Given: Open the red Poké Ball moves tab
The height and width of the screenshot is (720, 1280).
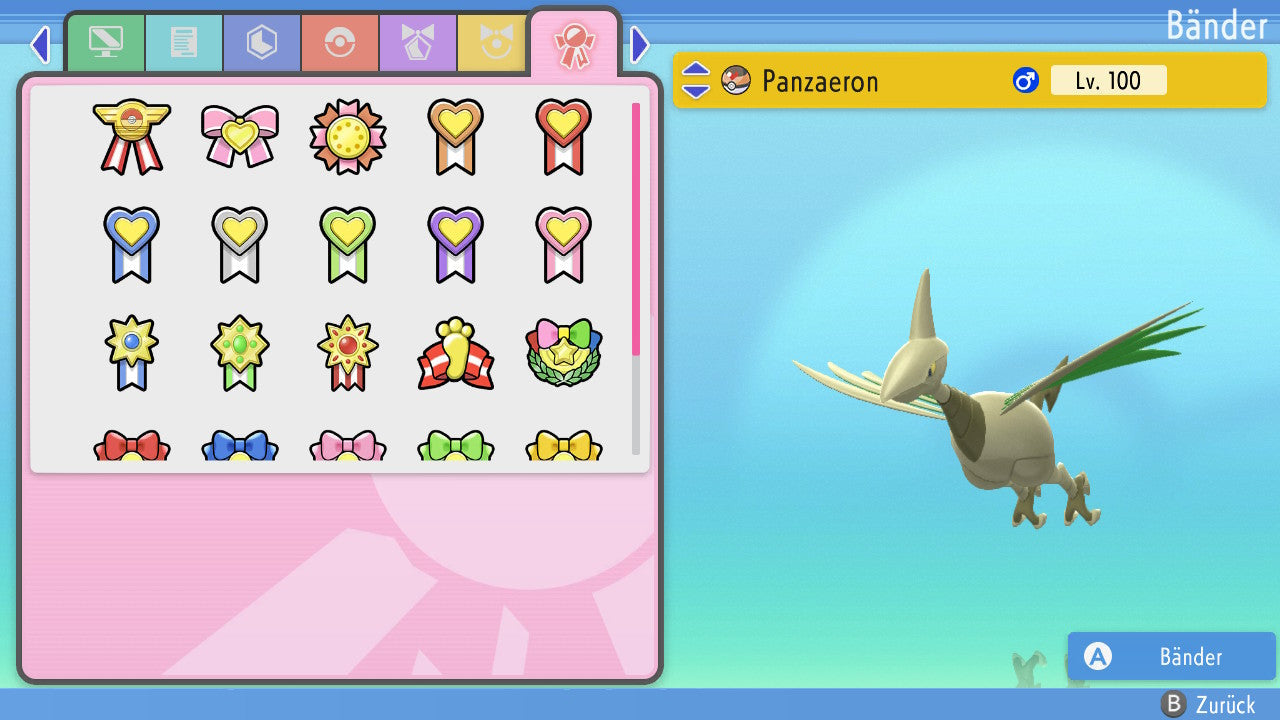Looking at the screenshot, I should click(x=340, y=43).
